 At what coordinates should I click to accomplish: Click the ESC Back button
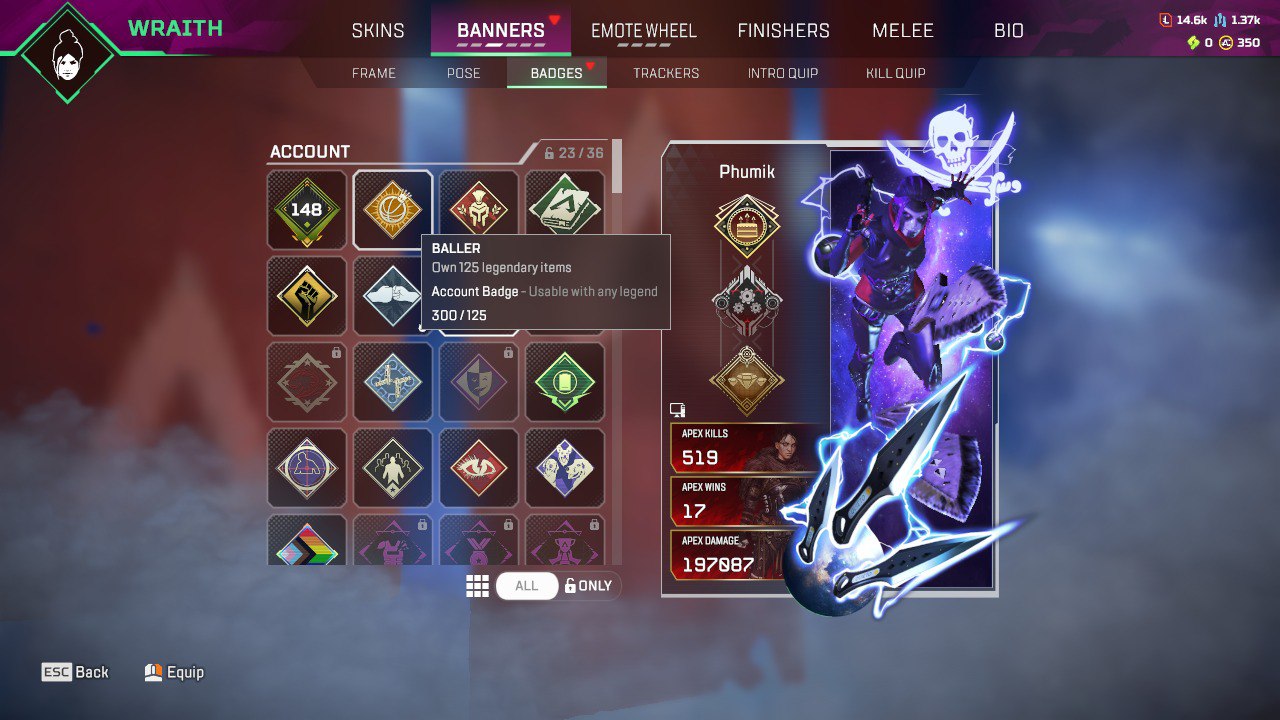click(75, 671)
